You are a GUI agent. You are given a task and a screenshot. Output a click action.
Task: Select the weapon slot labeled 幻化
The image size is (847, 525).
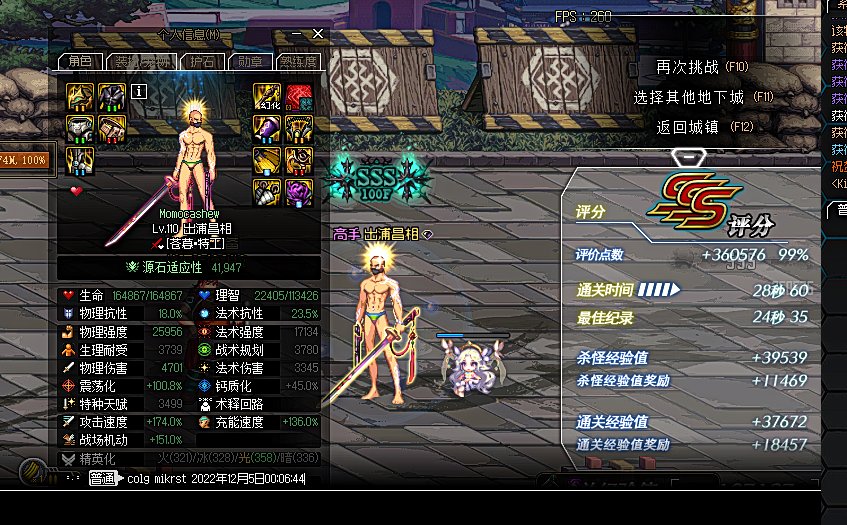click(x=266, y=97)
